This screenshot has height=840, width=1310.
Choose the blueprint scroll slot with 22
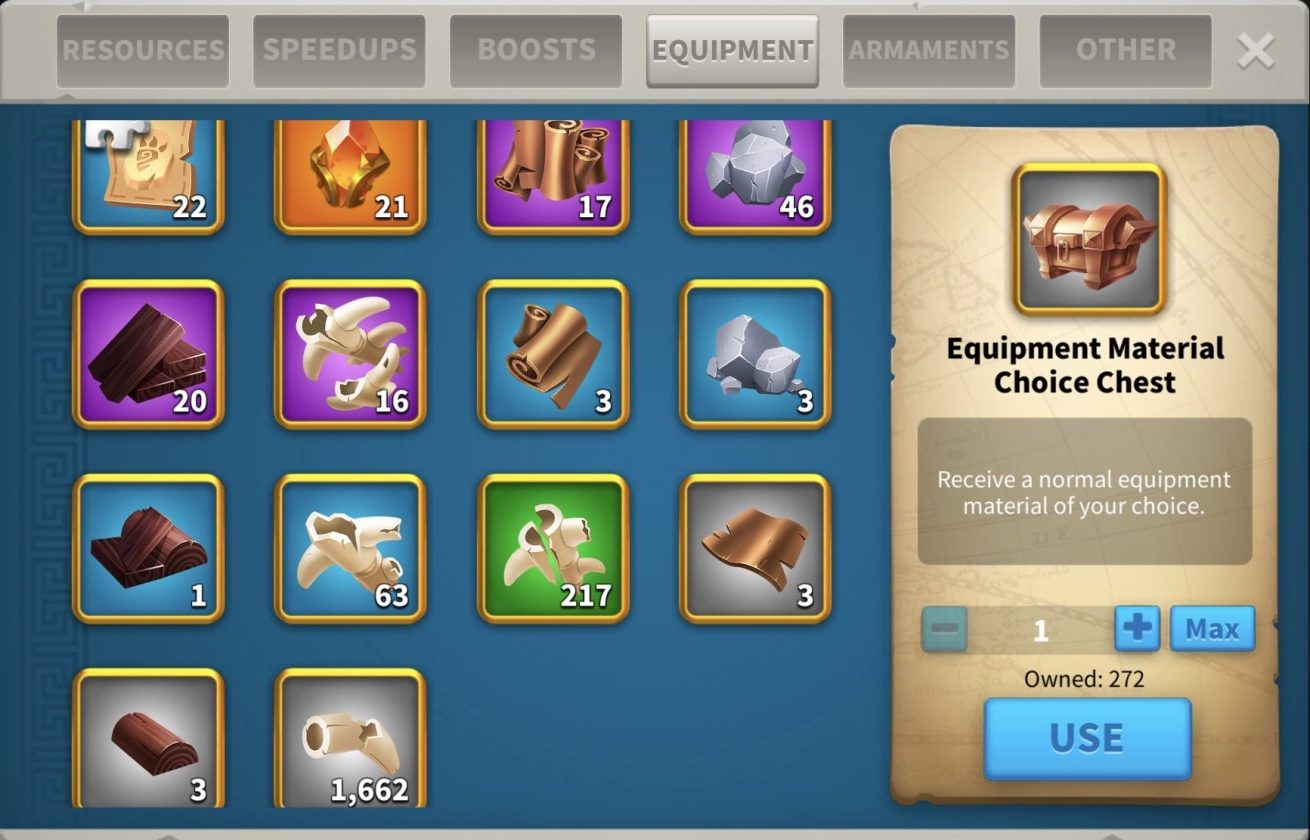149,175
